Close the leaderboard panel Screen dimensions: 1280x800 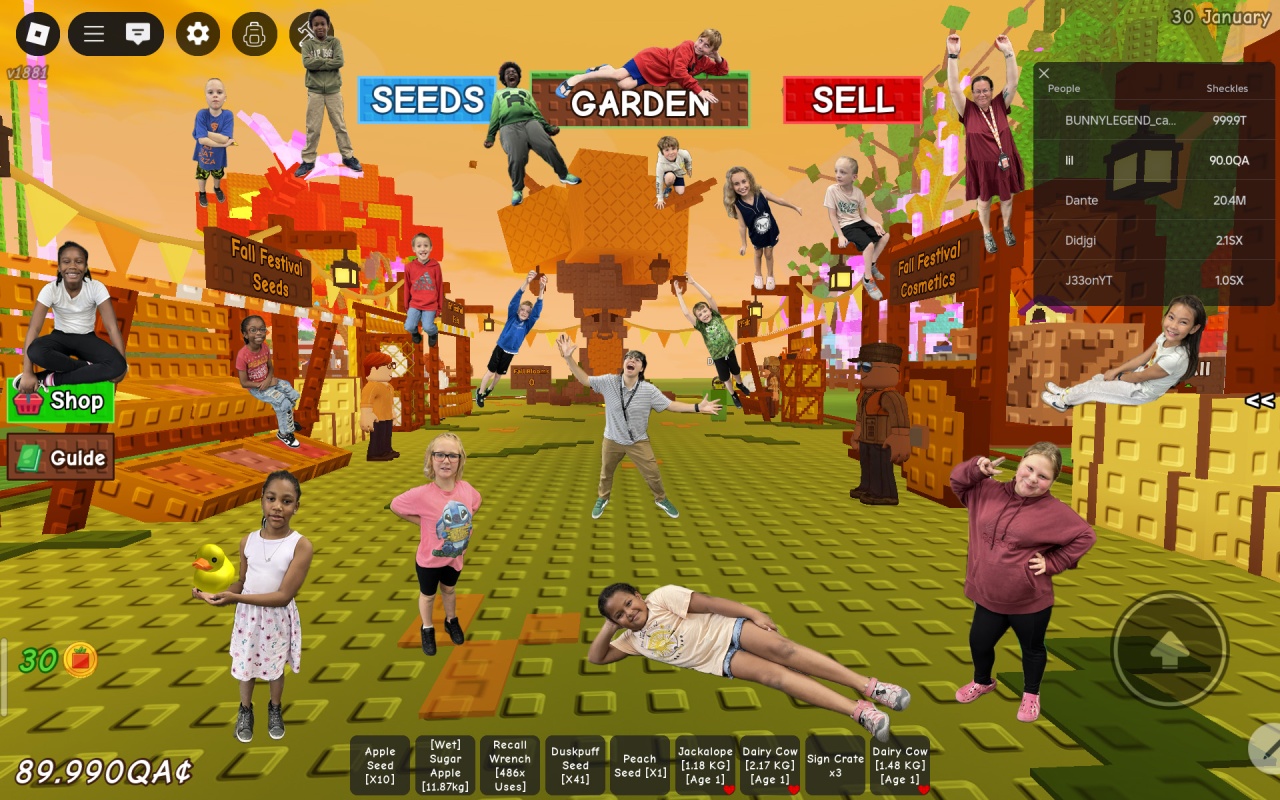point(1044,73)
